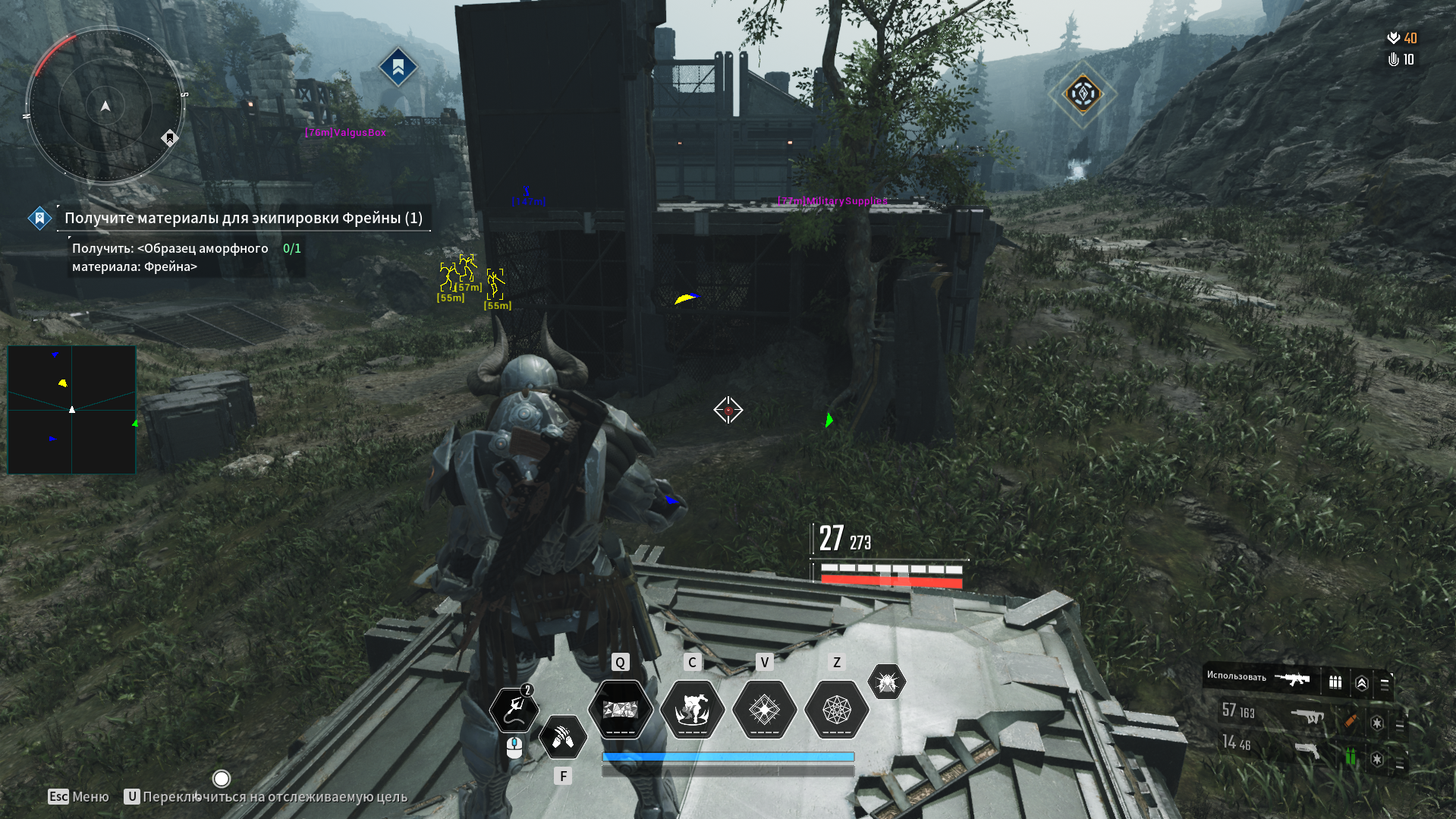Activate the geometric polygon web skill icon
Screen dimensions: 1456x819
tap(836, 710)
